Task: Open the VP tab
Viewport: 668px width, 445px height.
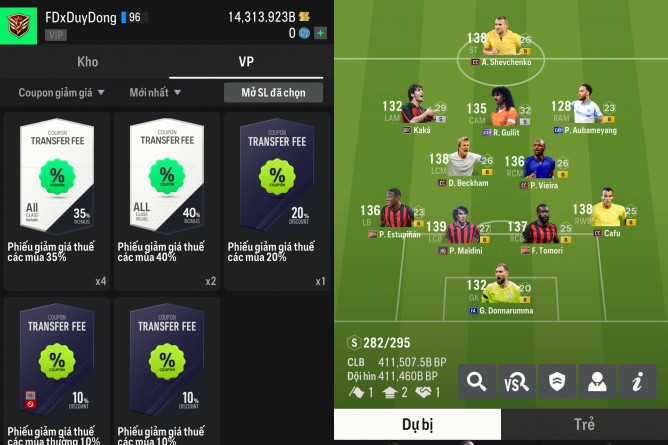Action: click(x=246, y=62)
